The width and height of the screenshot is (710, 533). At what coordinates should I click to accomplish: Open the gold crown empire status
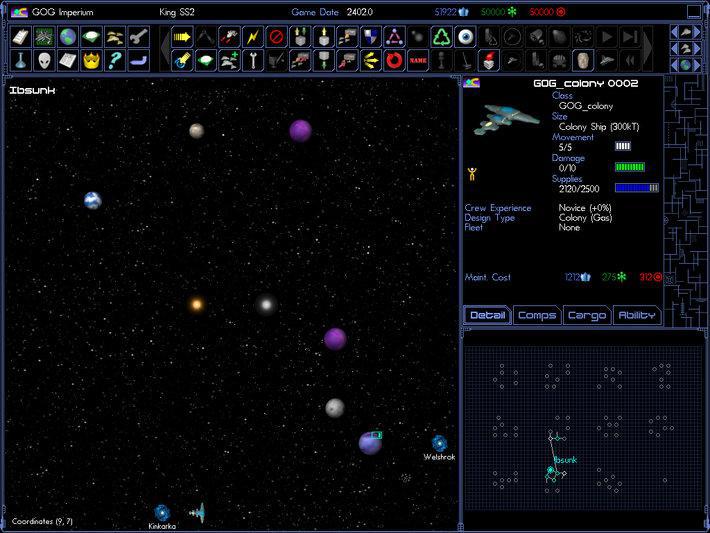(93, 60)
